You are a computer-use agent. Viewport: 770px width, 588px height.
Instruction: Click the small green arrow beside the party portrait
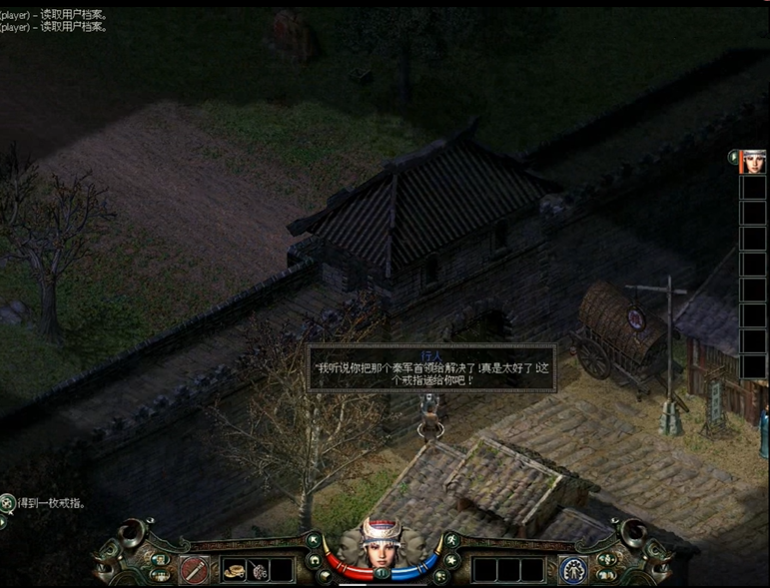(733, 156)
